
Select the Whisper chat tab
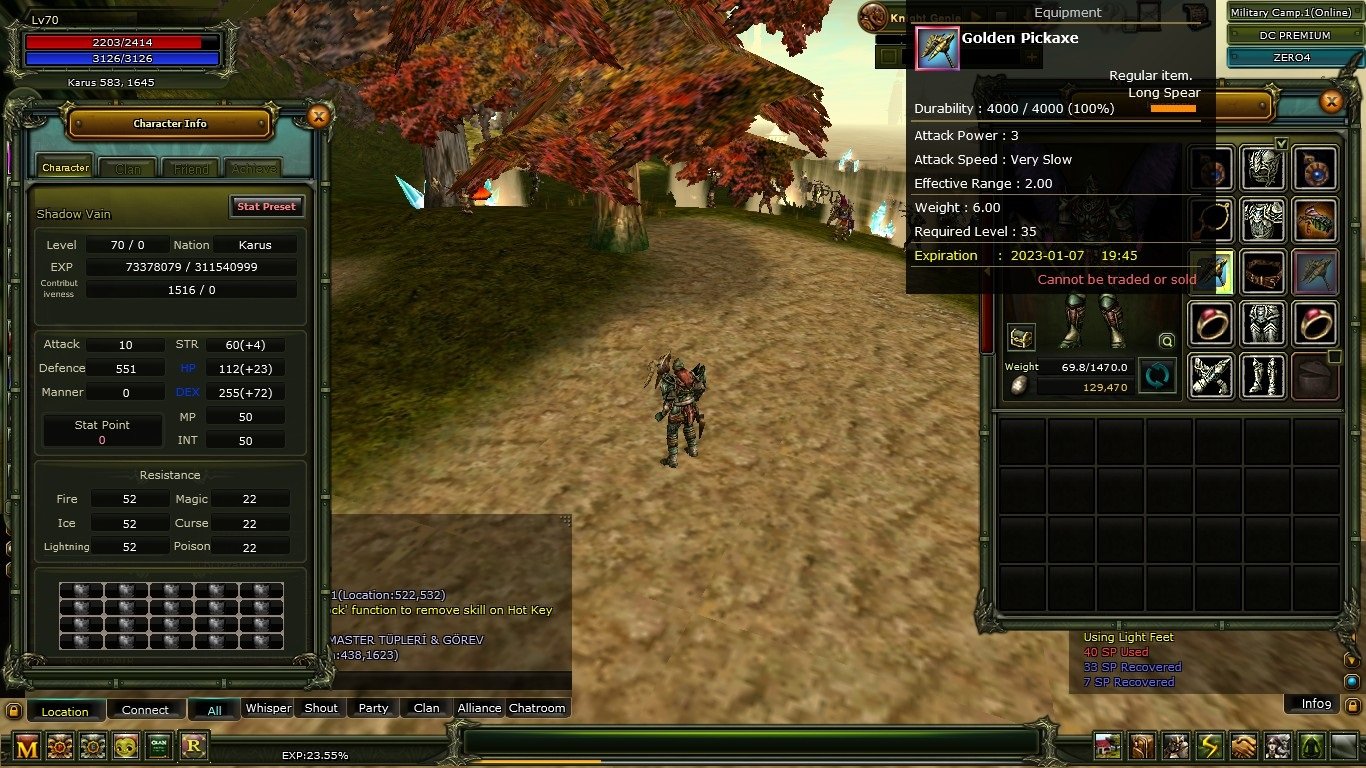tap(267, 708)
